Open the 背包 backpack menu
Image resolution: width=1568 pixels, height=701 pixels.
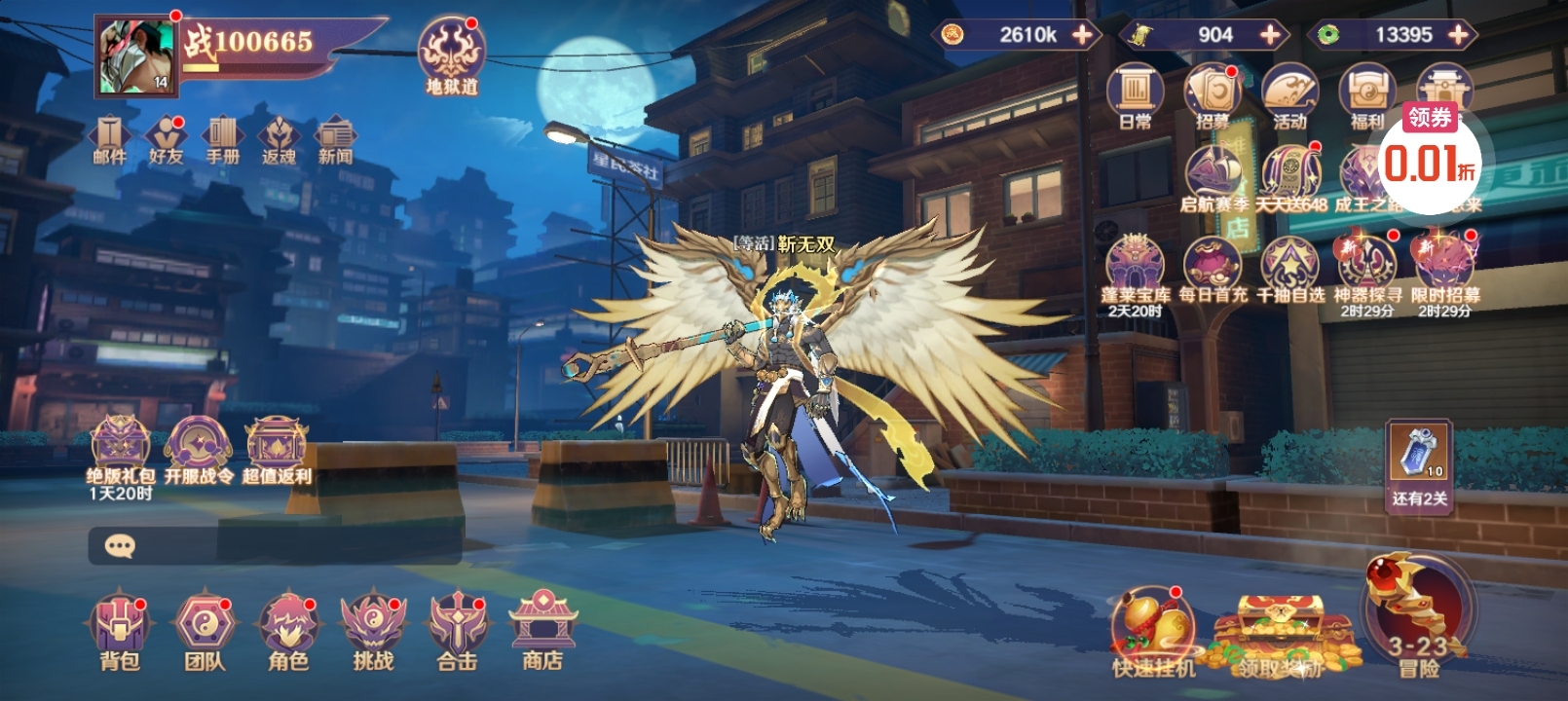tap(120, 628)
